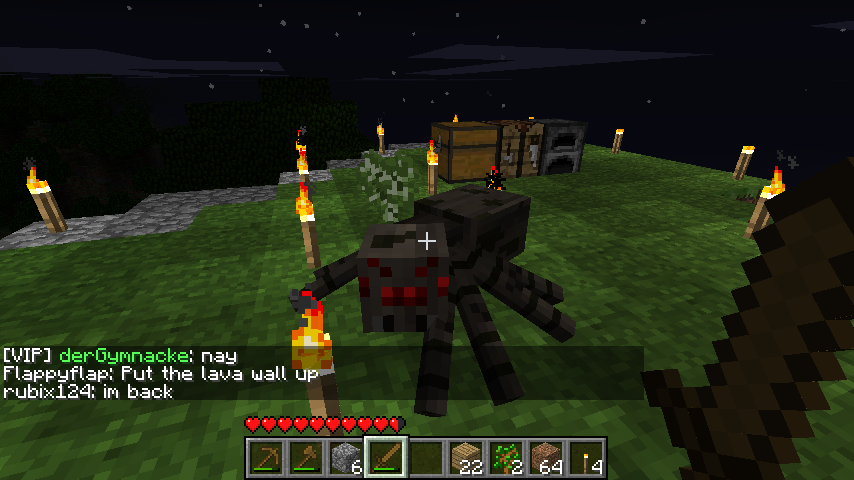This screenshot has height=480, width=854.
Task: Pick the sapling slot in the hotbar
Action: point(505,458)
